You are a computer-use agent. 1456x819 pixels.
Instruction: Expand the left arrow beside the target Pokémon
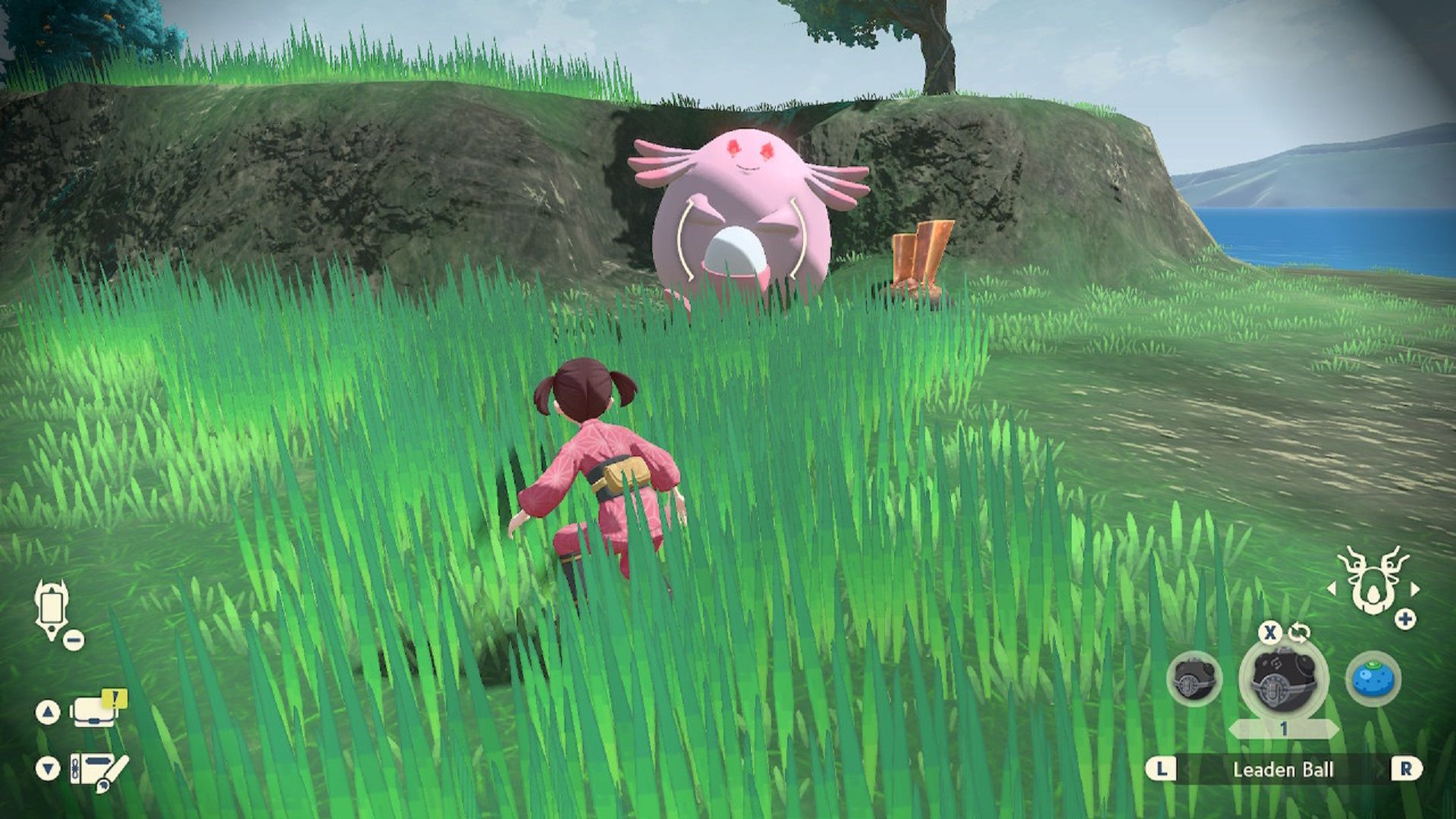pos(1332,588)
